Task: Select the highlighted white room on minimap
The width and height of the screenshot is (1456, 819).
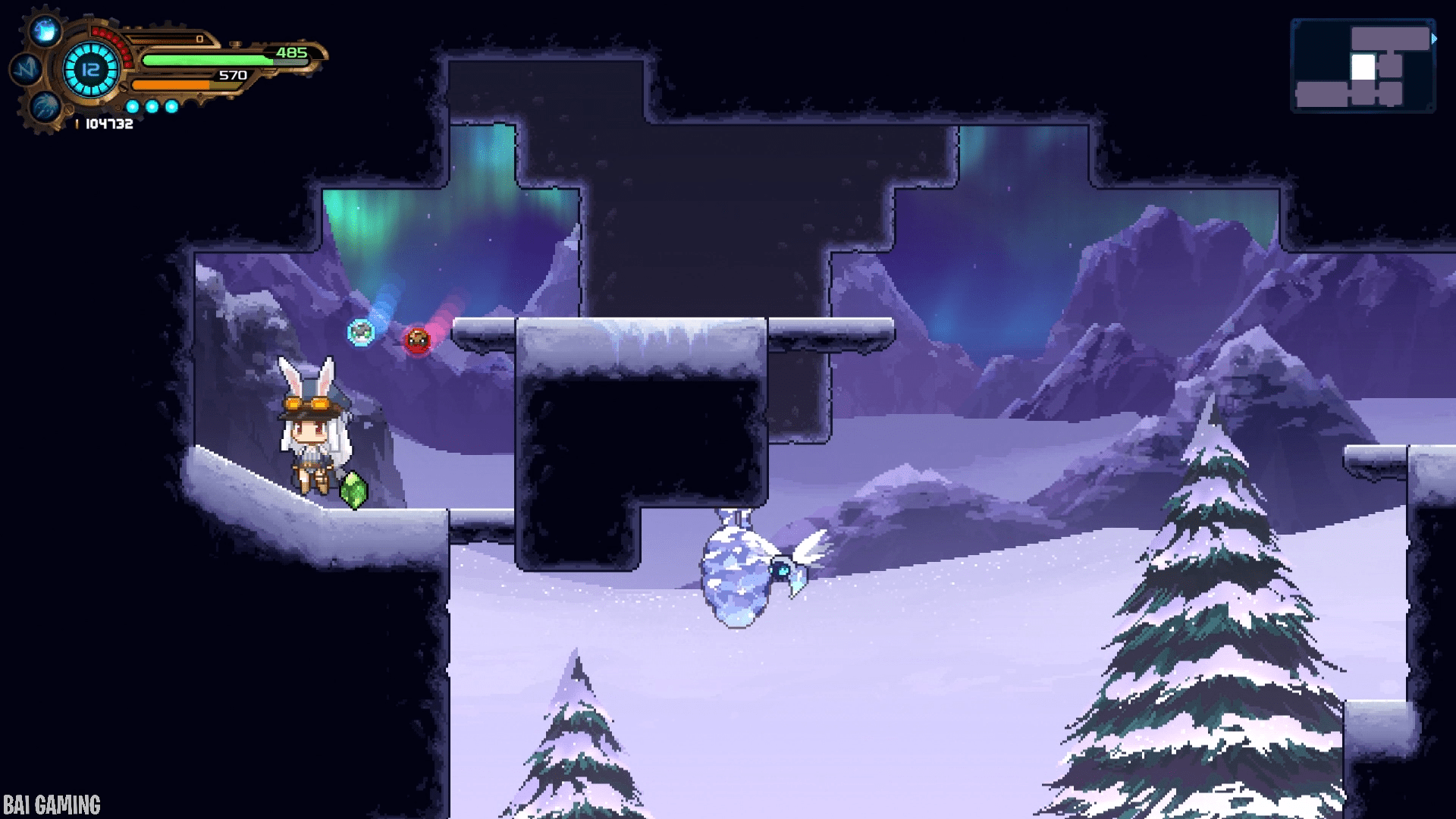Action: [1363, 67]
